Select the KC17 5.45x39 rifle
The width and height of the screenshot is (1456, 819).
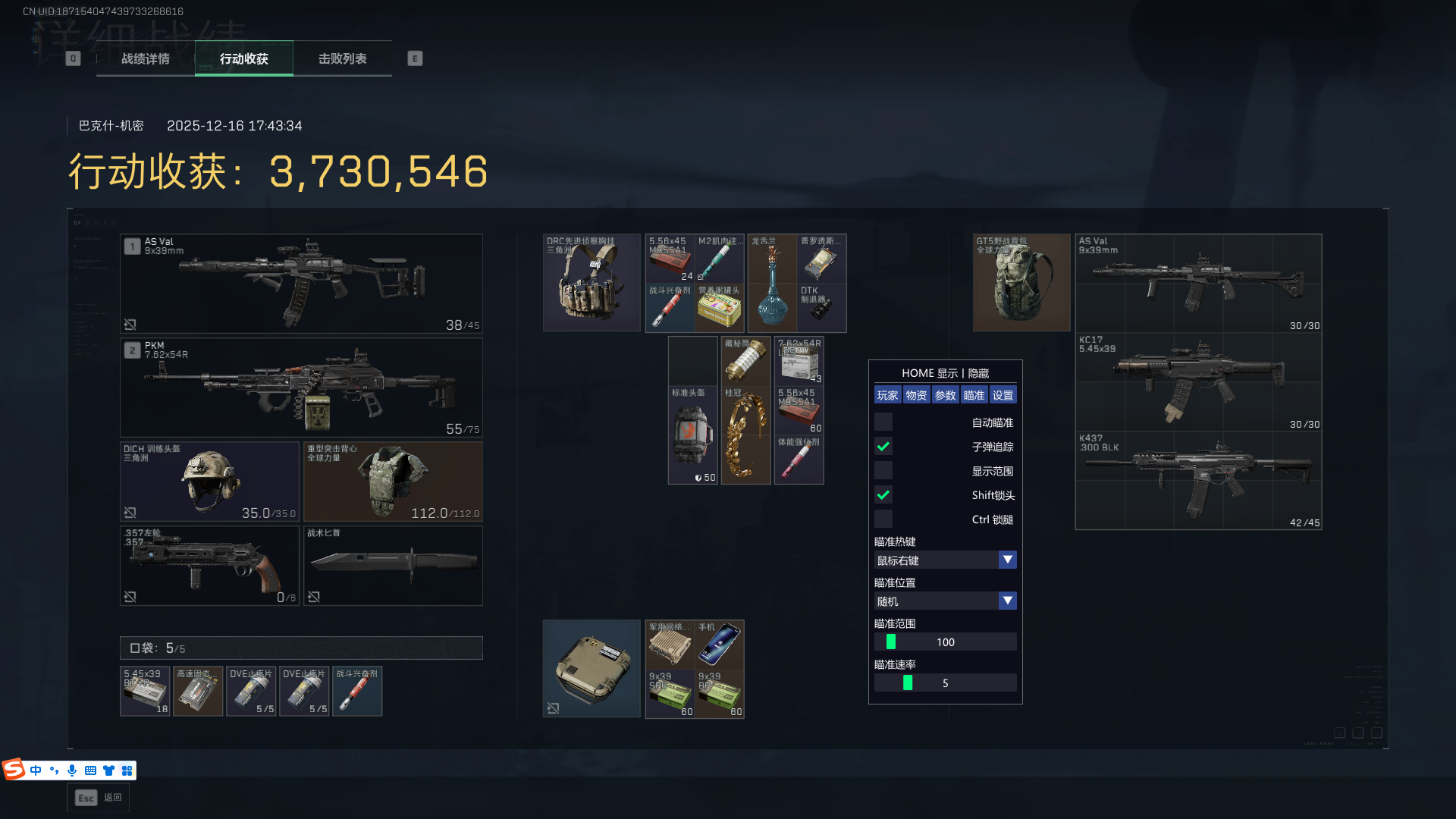point(1198,382)
